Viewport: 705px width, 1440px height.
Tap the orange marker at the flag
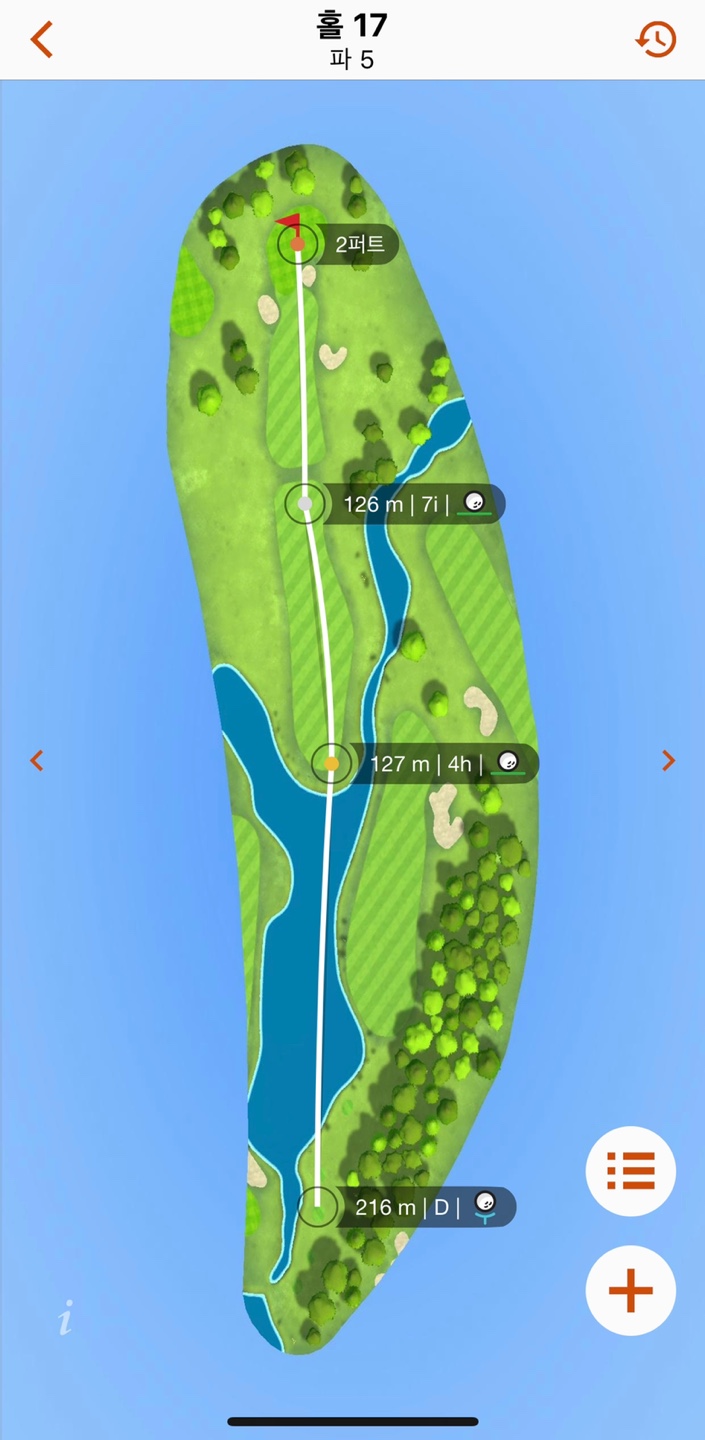click(298, 243)
